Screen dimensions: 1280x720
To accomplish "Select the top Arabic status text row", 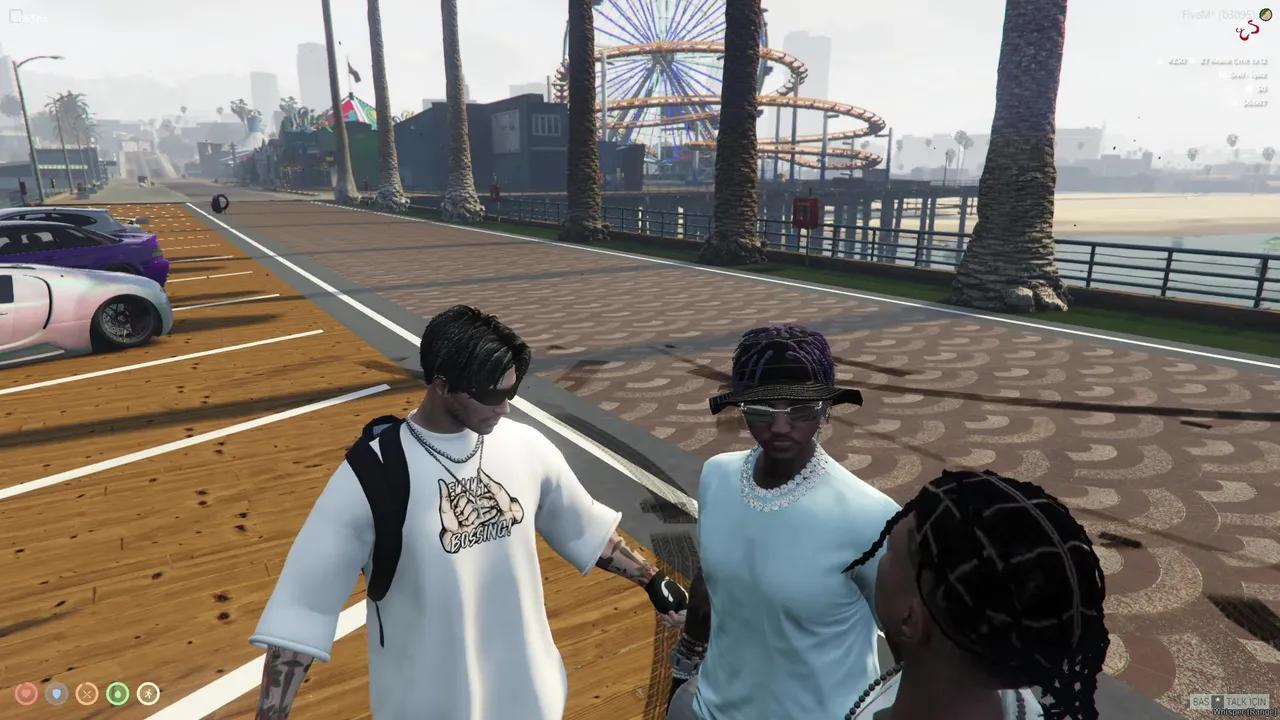I will click(1235, 61).
